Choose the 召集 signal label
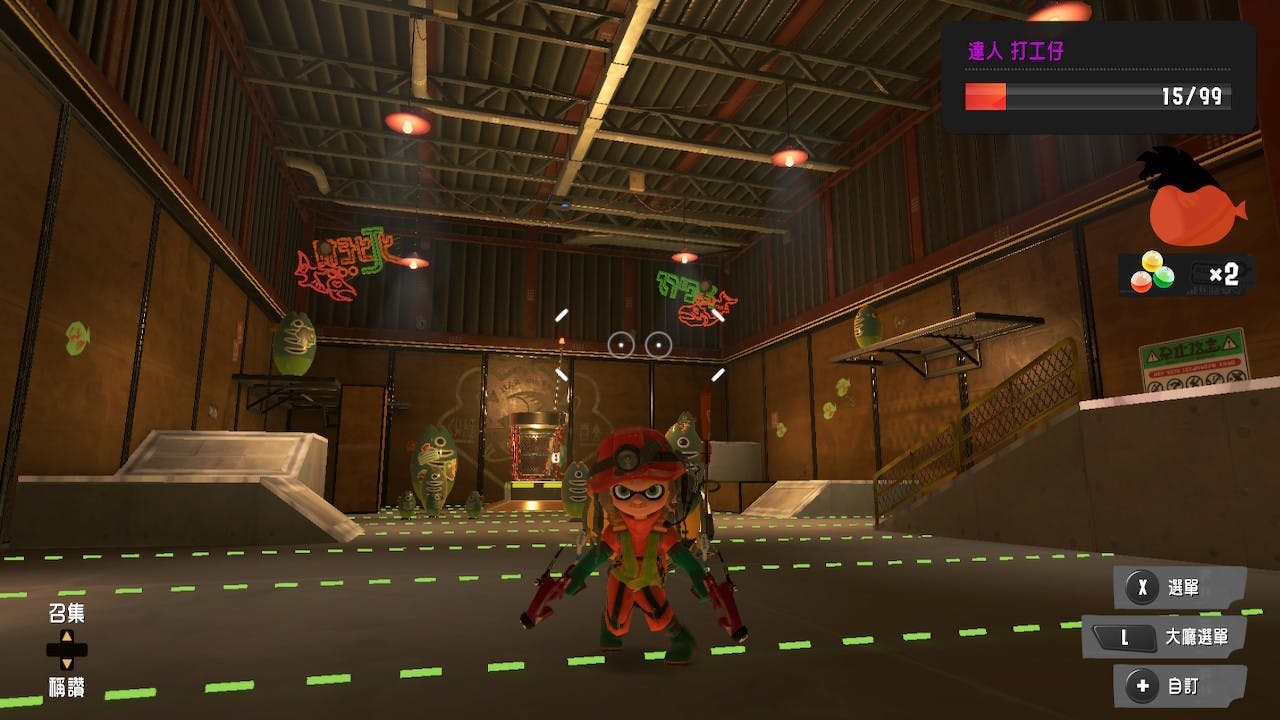Image resolution: width=1280 pixels, height=720 pixels. 67,613
